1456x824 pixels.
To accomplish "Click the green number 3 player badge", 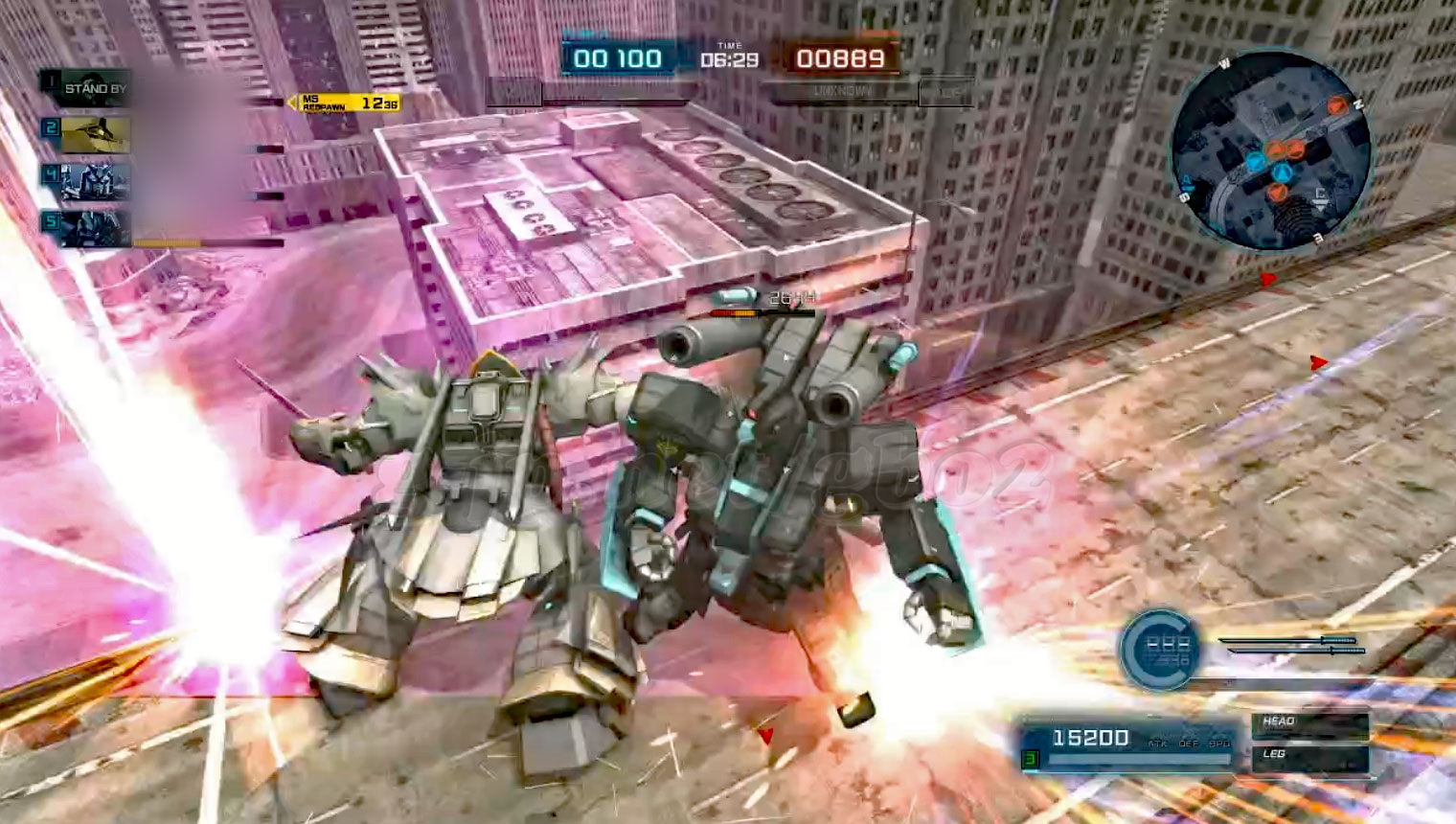I will click(x=1031, y=760).
